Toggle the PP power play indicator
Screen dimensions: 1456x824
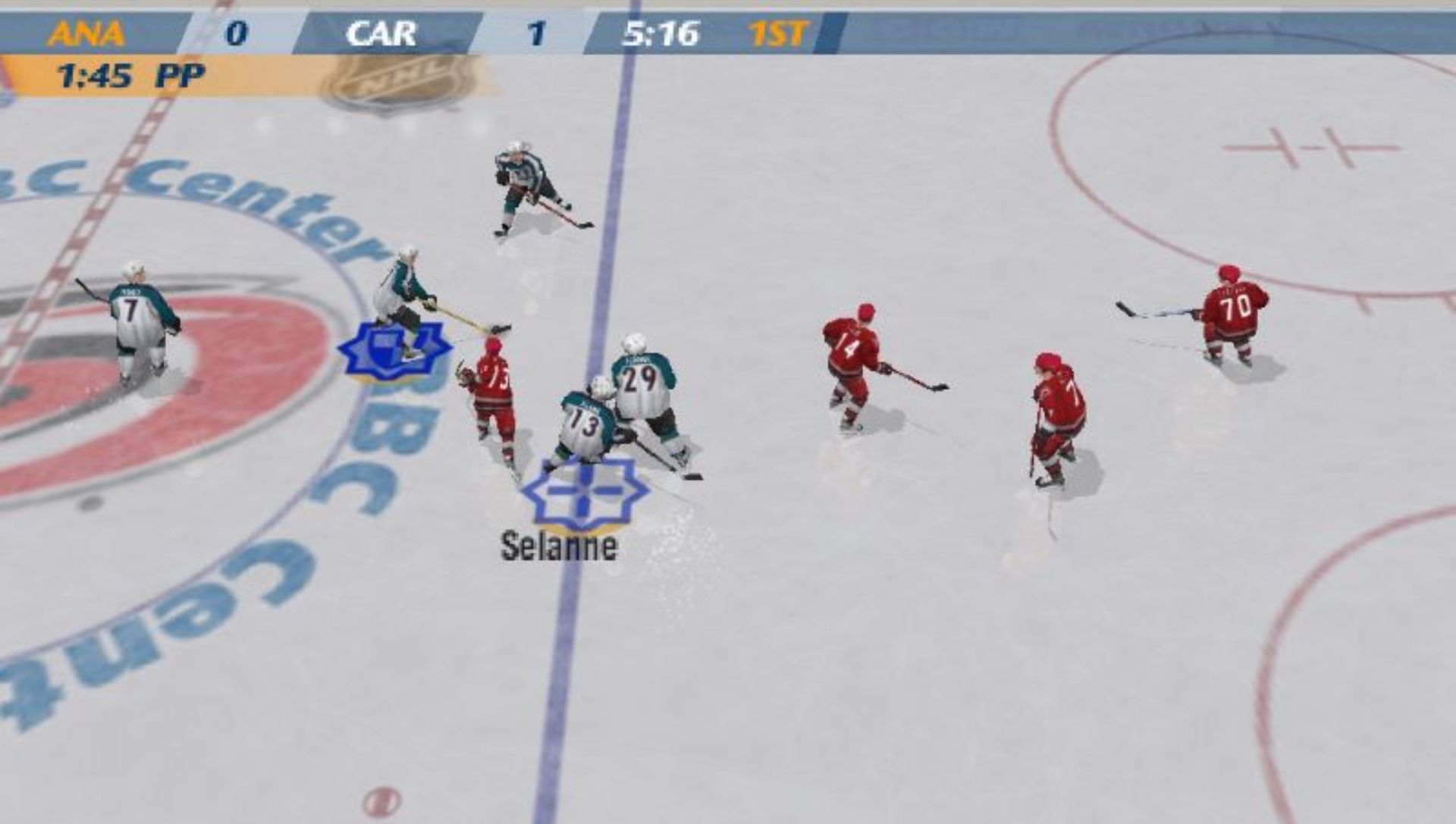[180, 76]
